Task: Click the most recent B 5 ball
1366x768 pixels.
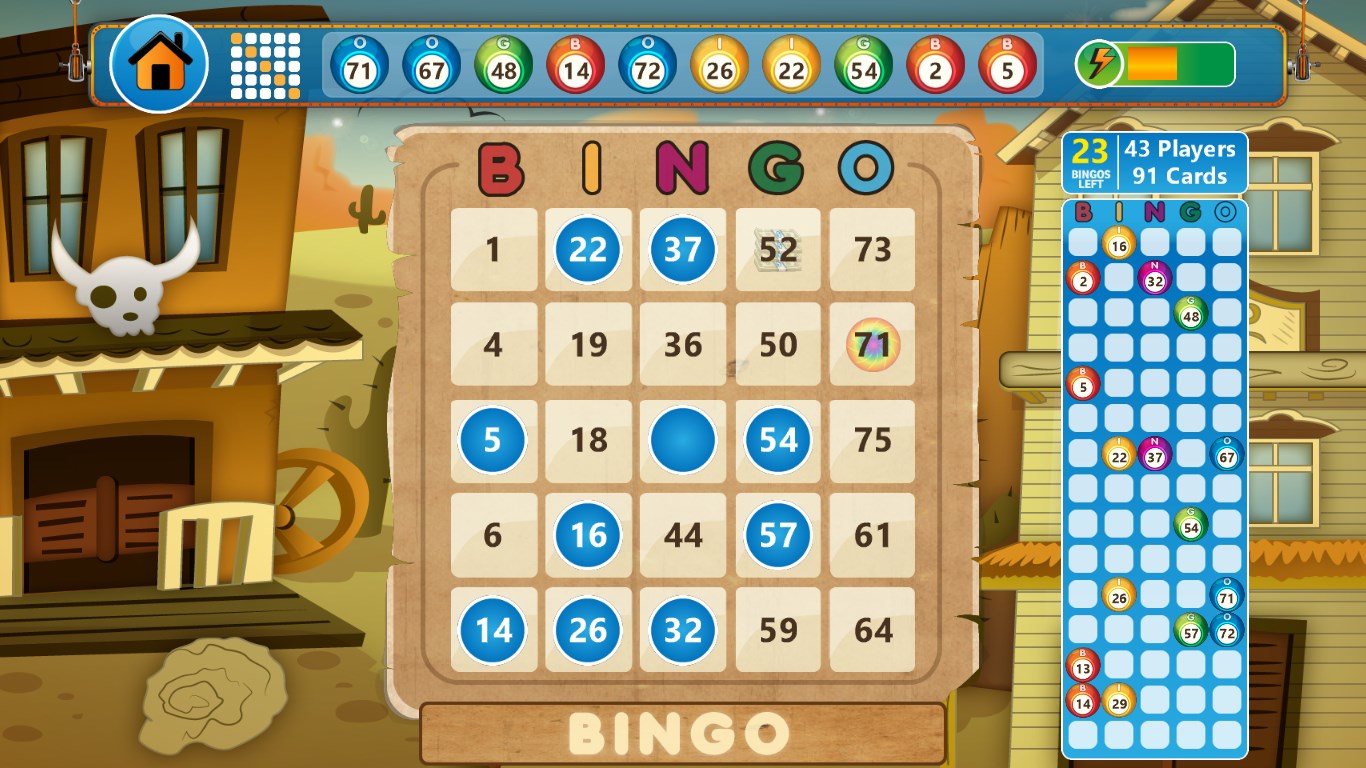Action: (x=1007, y=64)
